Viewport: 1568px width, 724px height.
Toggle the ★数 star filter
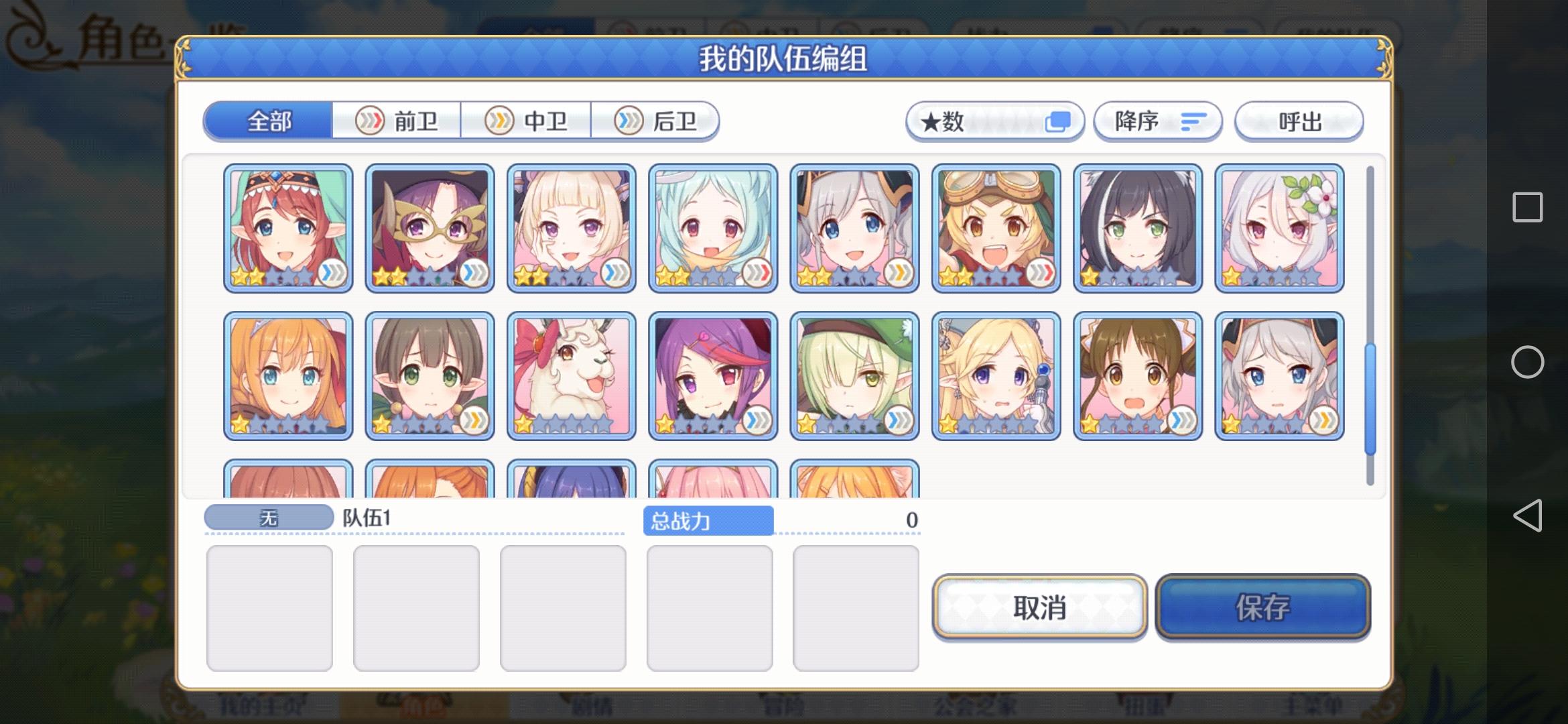pyautogui.click(x=994, y=121)
